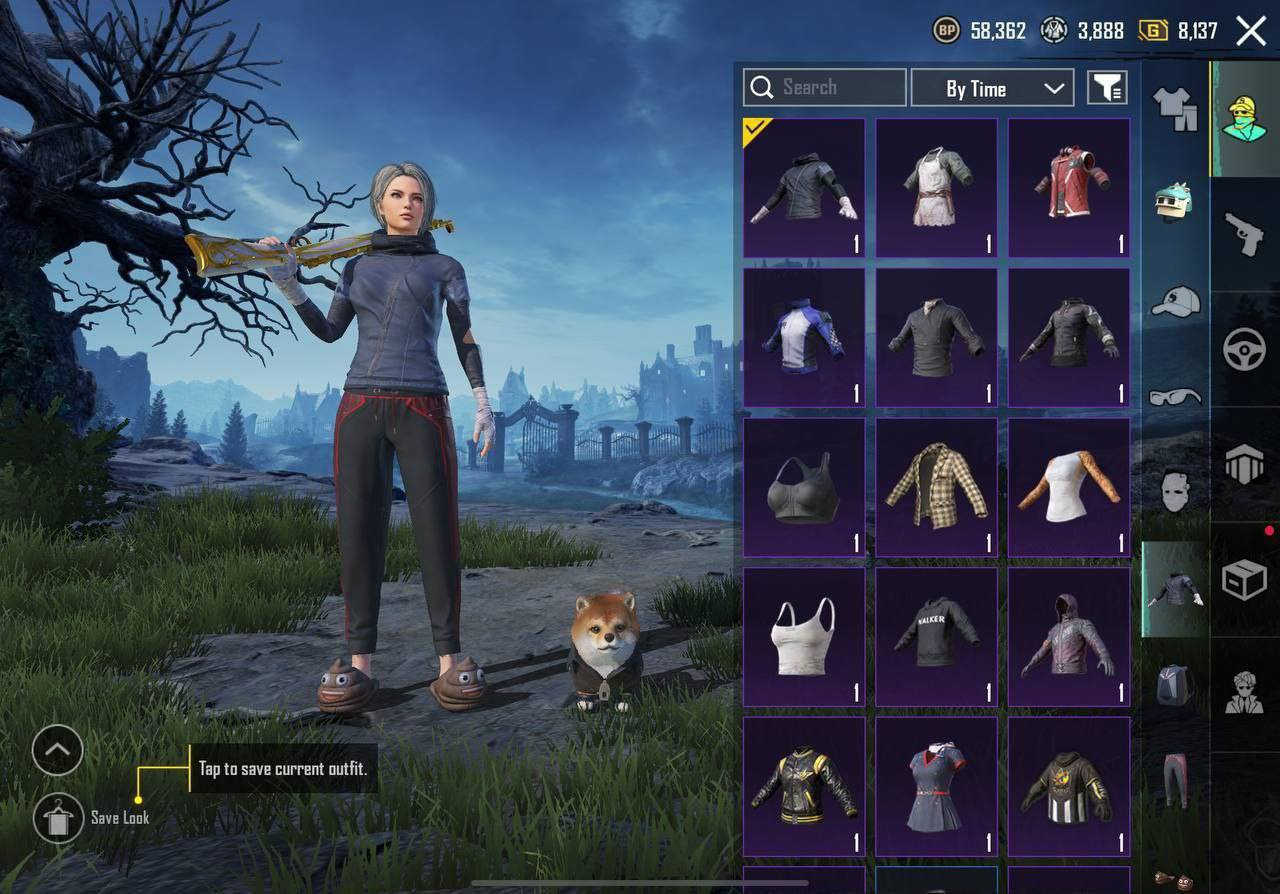Screen dimensions: 1280x894
Task: Select the black WALKER sweatshirt
Action: click(936, 637)
